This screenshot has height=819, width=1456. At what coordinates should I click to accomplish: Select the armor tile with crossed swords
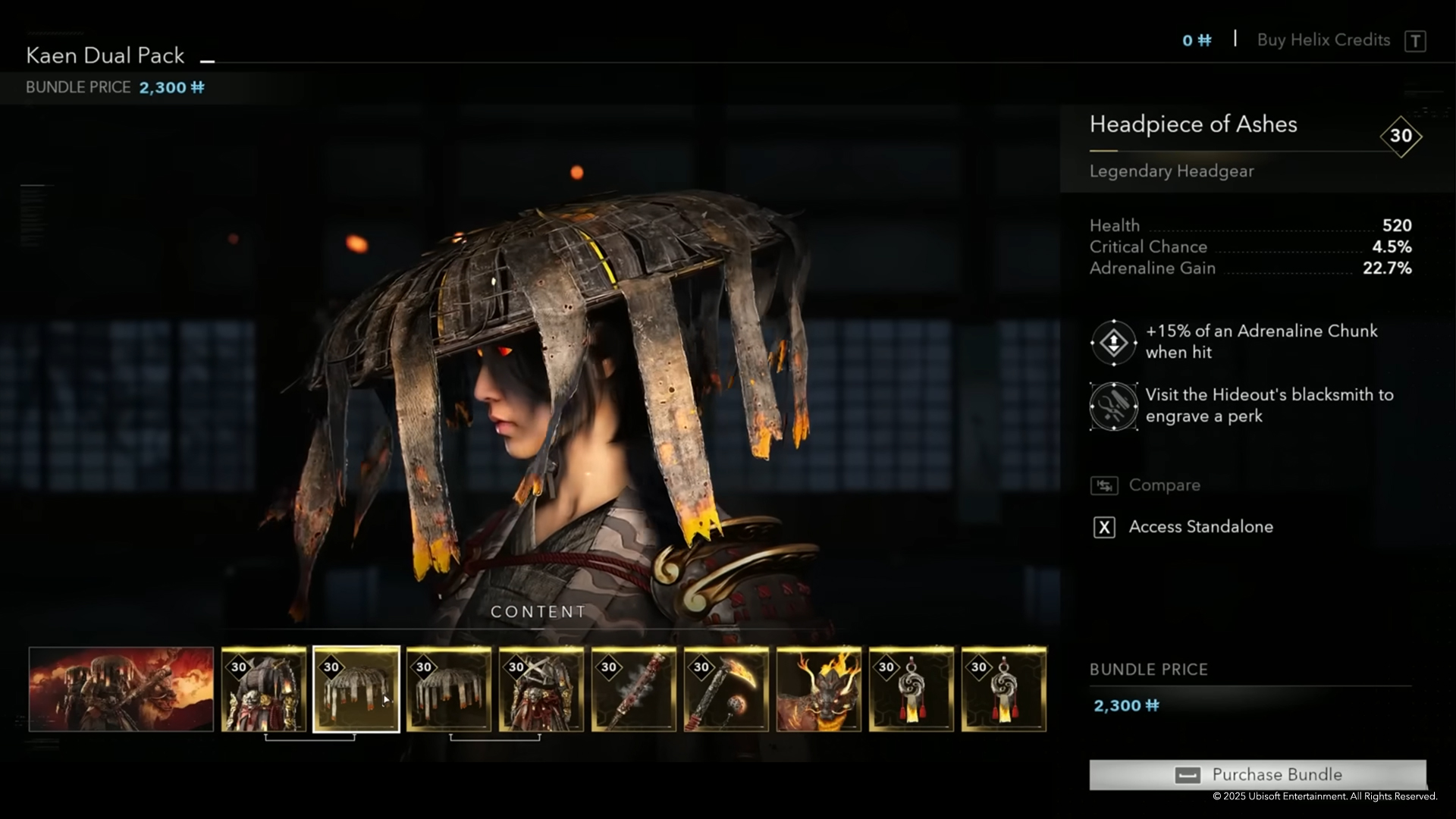click(541, 689)
